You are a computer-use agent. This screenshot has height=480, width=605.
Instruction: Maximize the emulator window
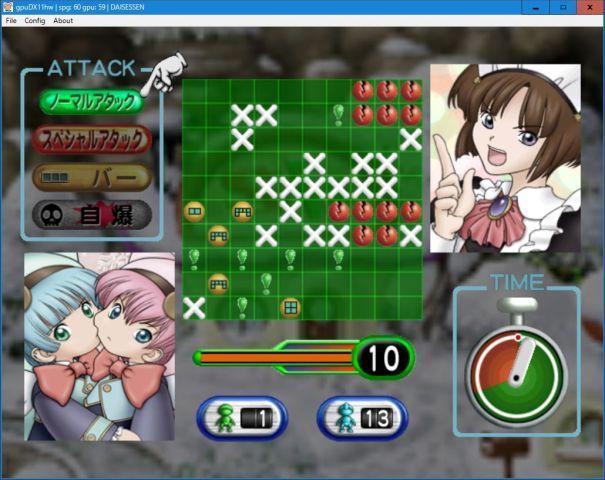coord(562,7)
